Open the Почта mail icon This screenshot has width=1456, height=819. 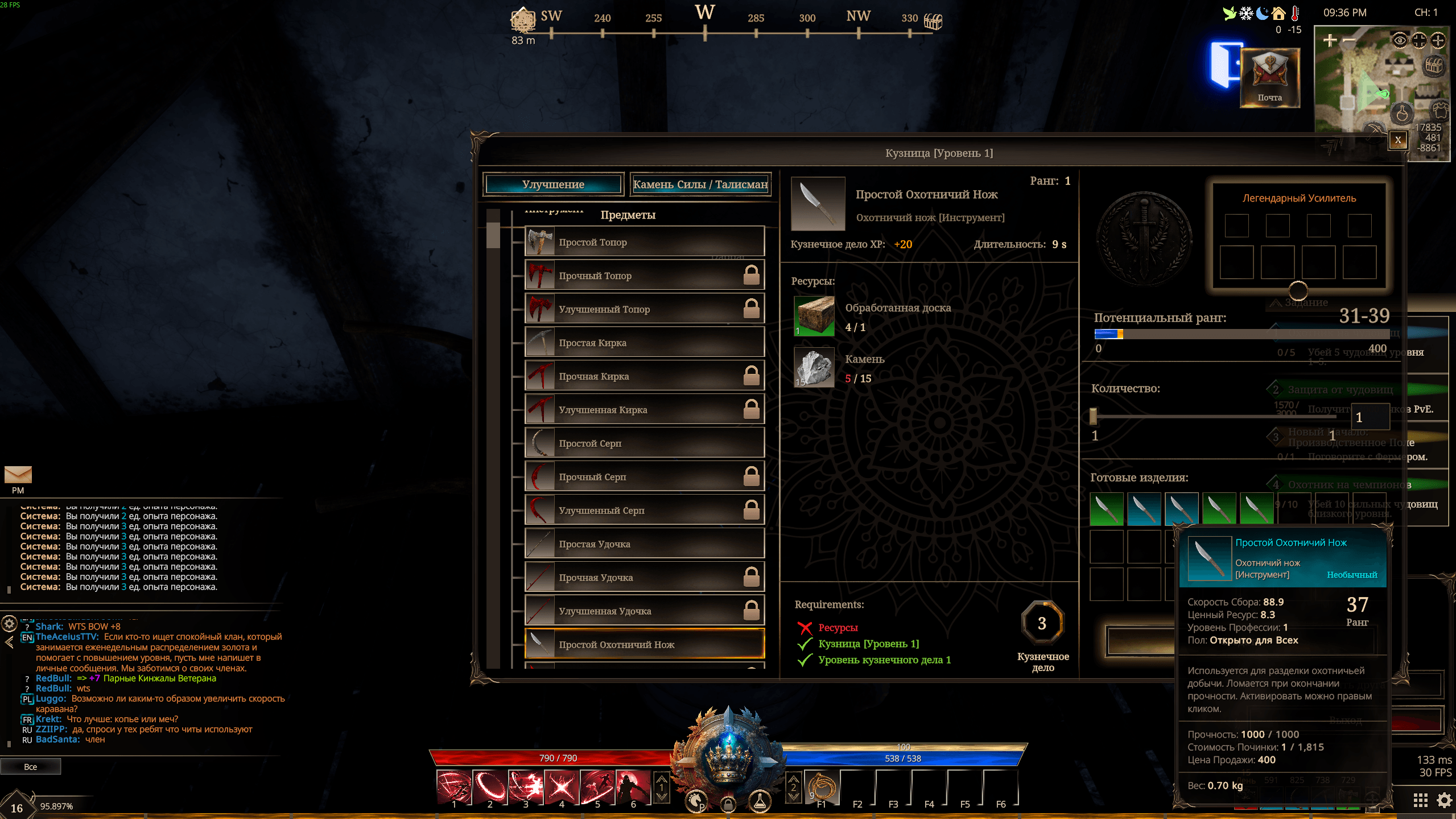(x=1269, y=77)
